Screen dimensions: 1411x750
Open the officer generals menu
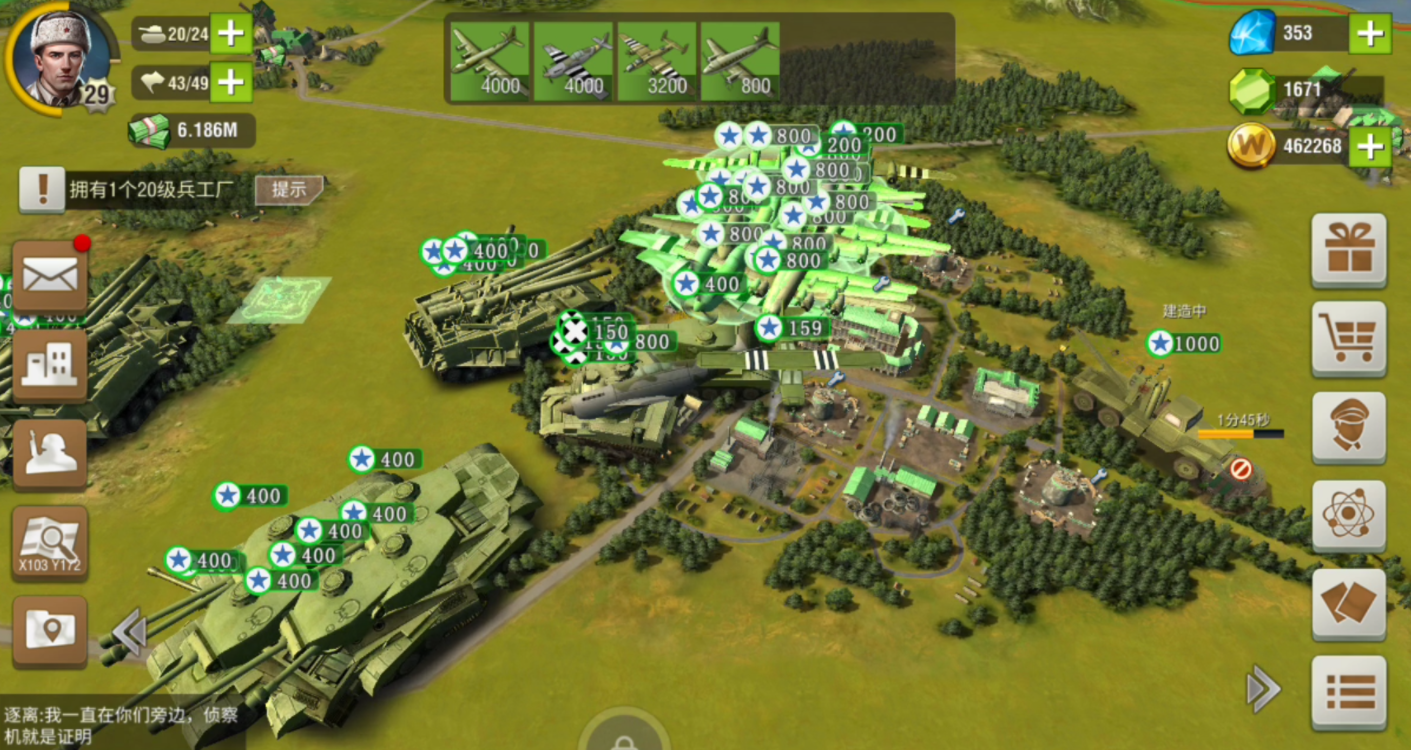(x=1349, y=427)
